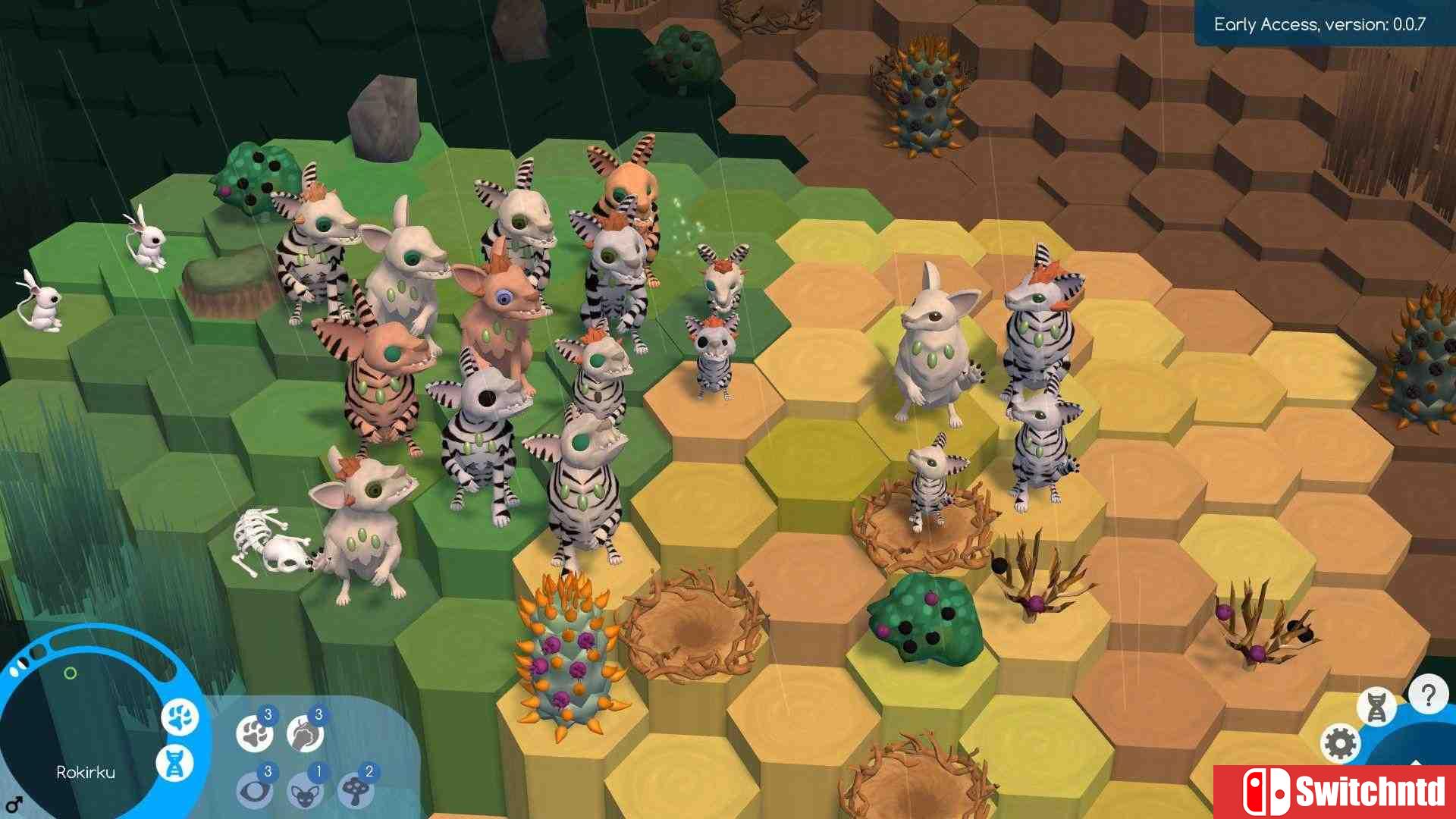Select the hand holding apple trait
The image size is (1456, 819).
pyautogui.click(x=305, y=733)
